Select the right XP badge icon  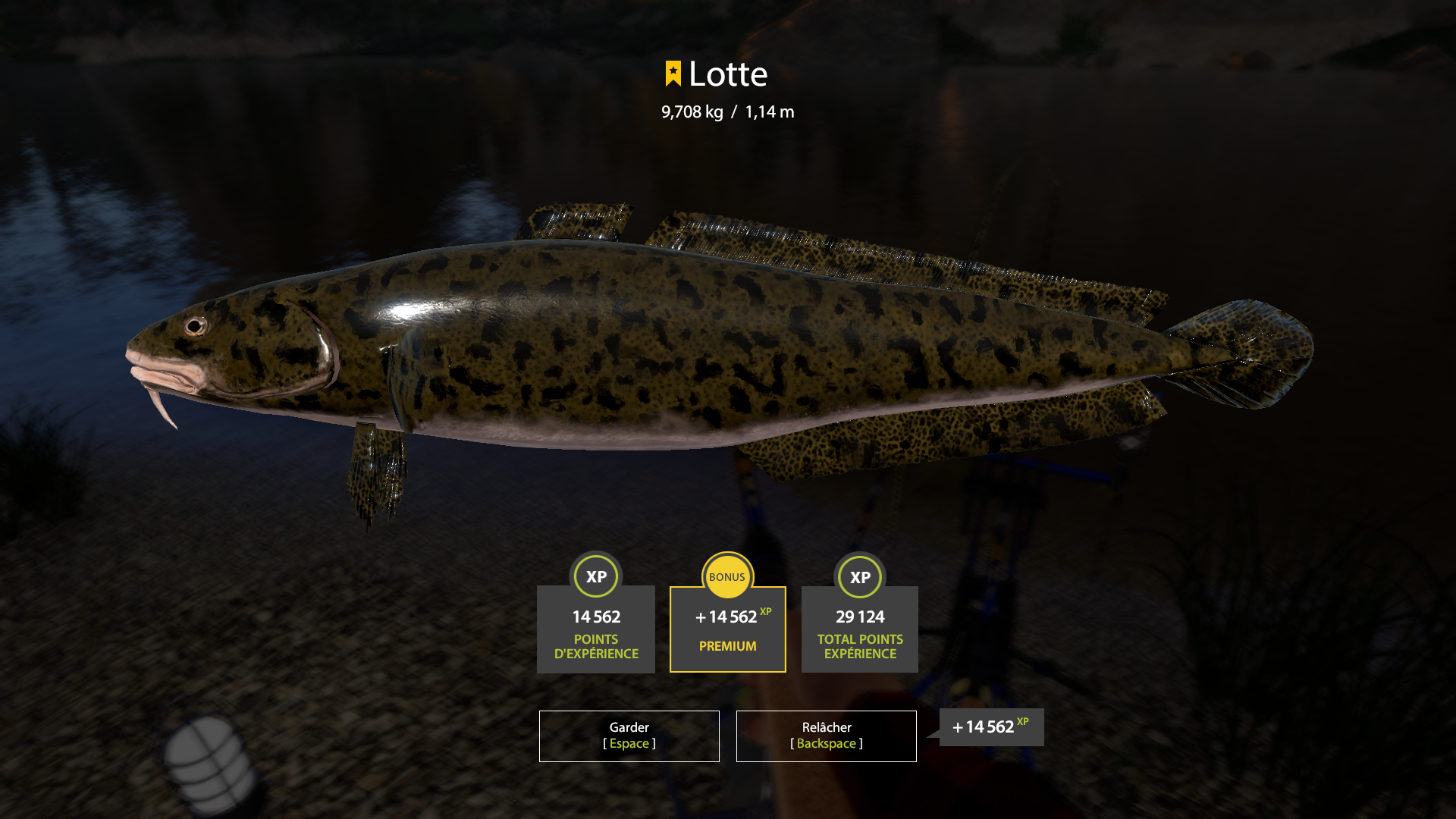coord(859,576)
